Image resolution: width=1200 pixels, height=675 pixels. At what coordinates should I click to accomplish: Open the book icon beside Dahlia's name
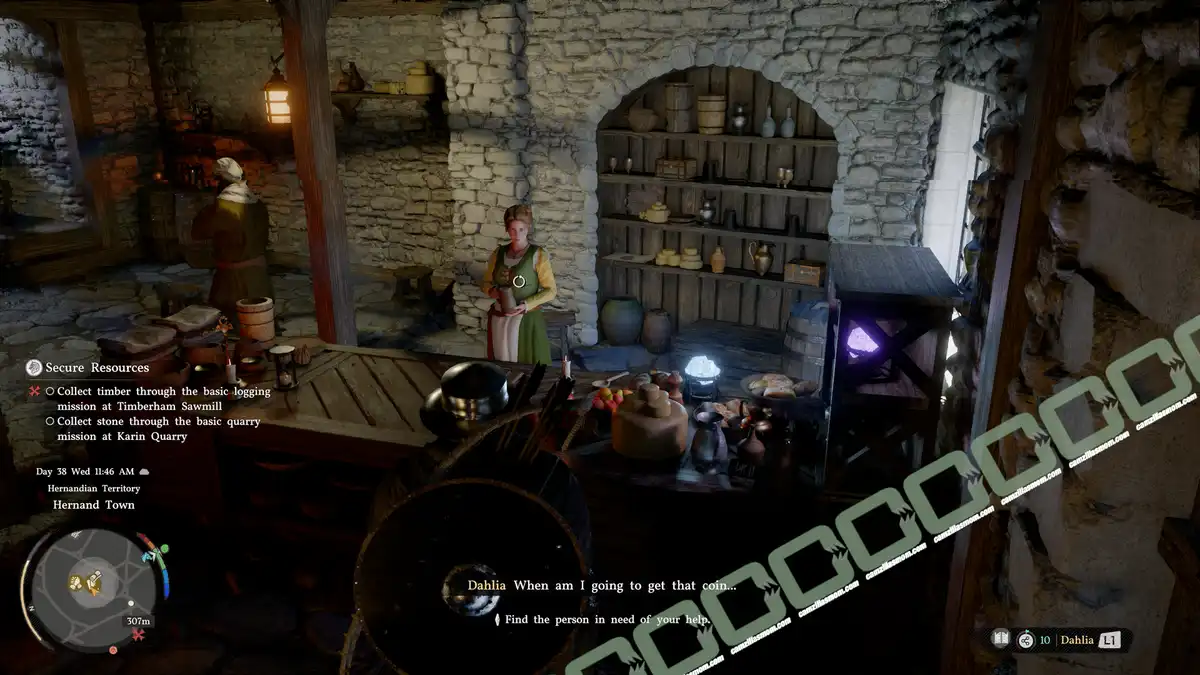pyautogui.click(x=999, y=639)
